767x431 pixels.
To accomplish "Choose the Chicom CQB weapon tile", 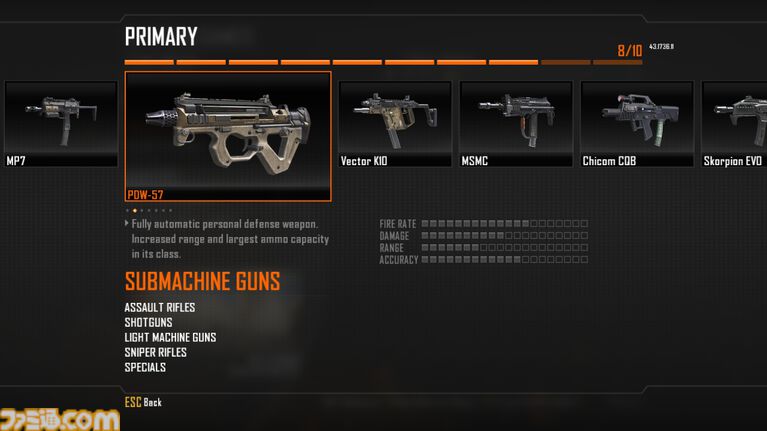I will coord(636,124).
